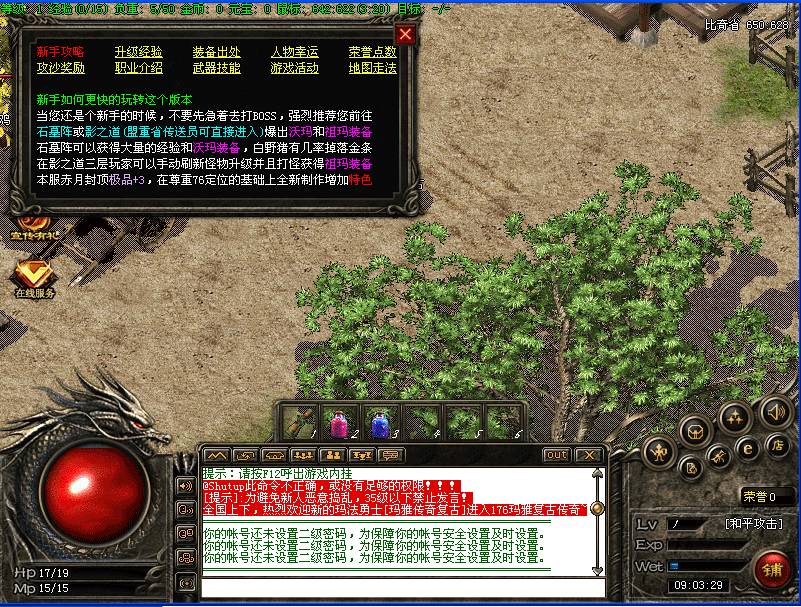
Task: Click the chat window 'out' button
Action: [556, 455]
